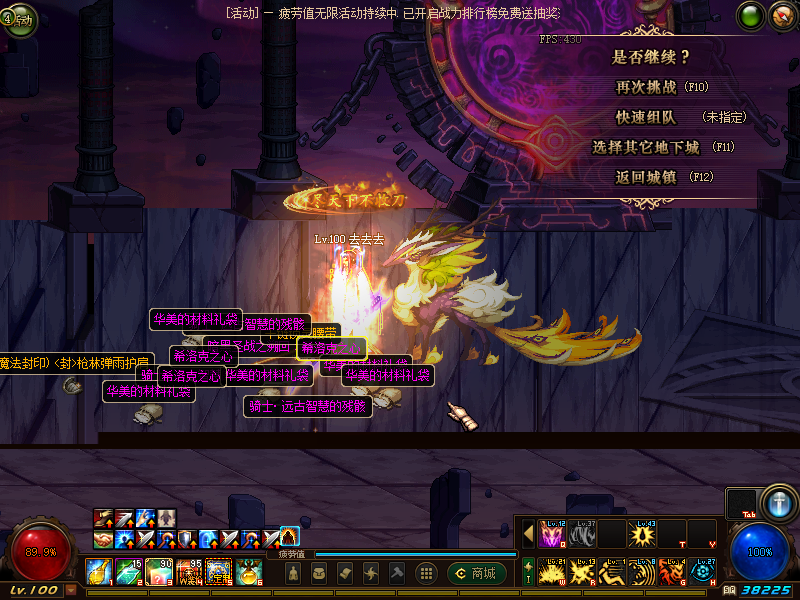Use the question-mark box in quick slot 3
800x600 pixels.
[x=159, y=571]
